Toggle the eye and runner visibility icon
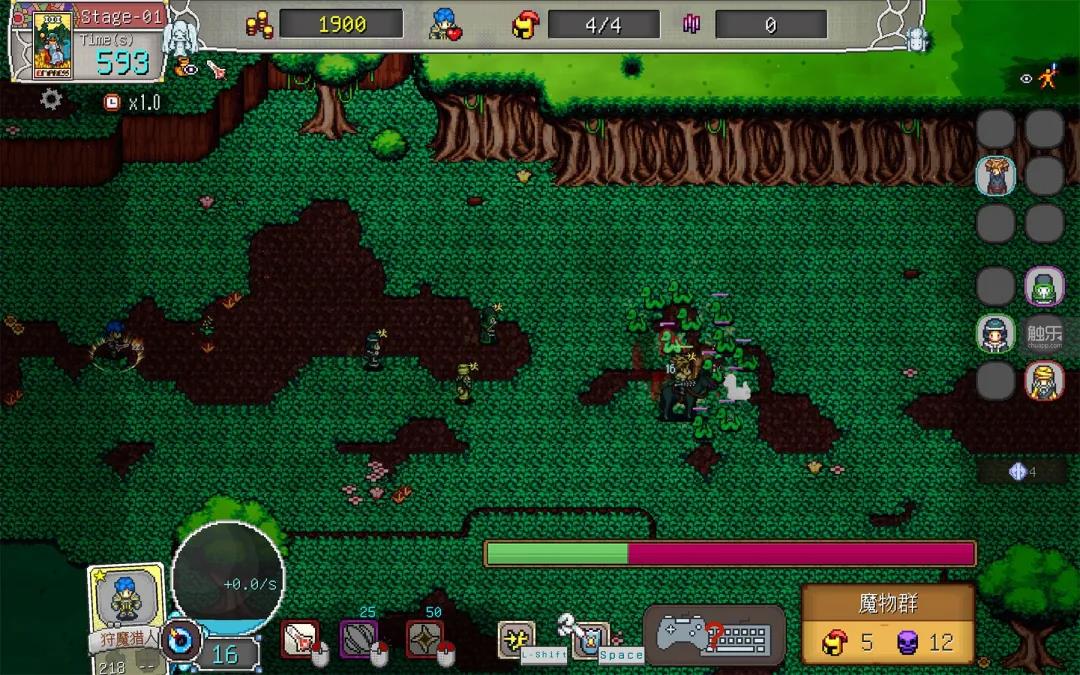 click(x=1040, y=78)
